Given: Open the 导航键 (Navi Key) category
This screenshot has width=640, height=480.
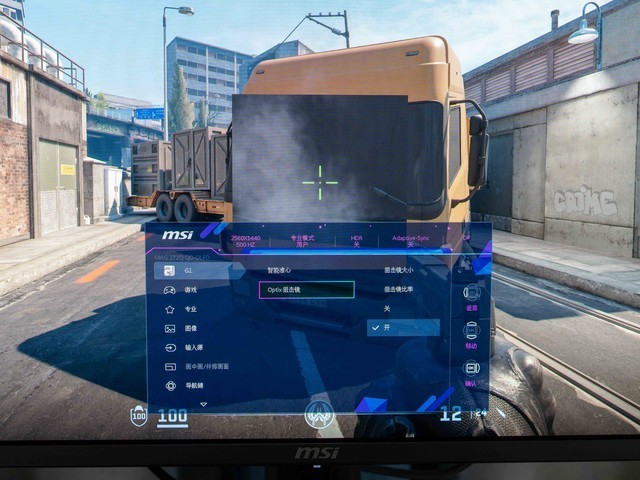Looking at the screenshot, I should pos(194,385).
